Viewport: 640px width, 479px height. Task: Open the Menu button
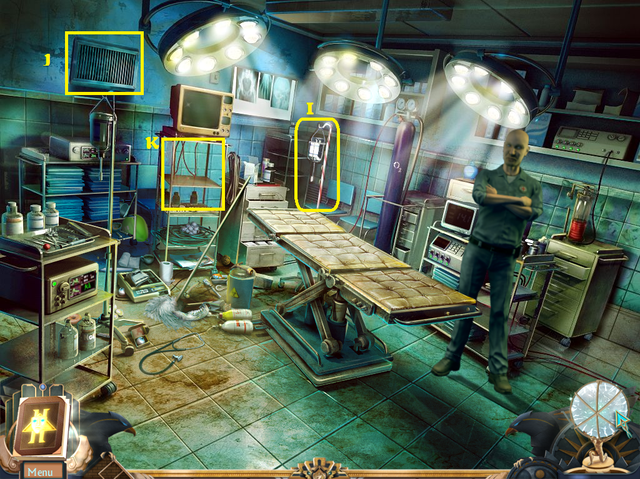(x=42, y=471)
